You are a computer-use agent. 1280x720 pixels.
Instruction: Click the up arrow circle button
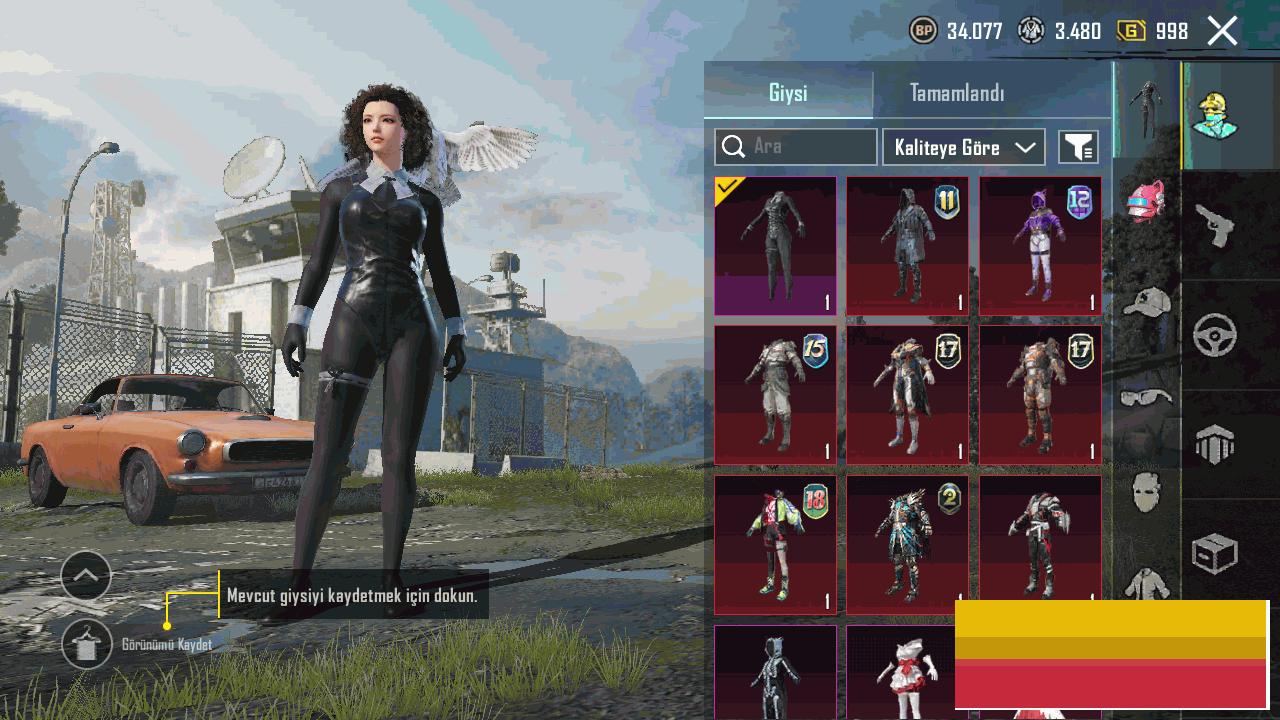point(86,576)
